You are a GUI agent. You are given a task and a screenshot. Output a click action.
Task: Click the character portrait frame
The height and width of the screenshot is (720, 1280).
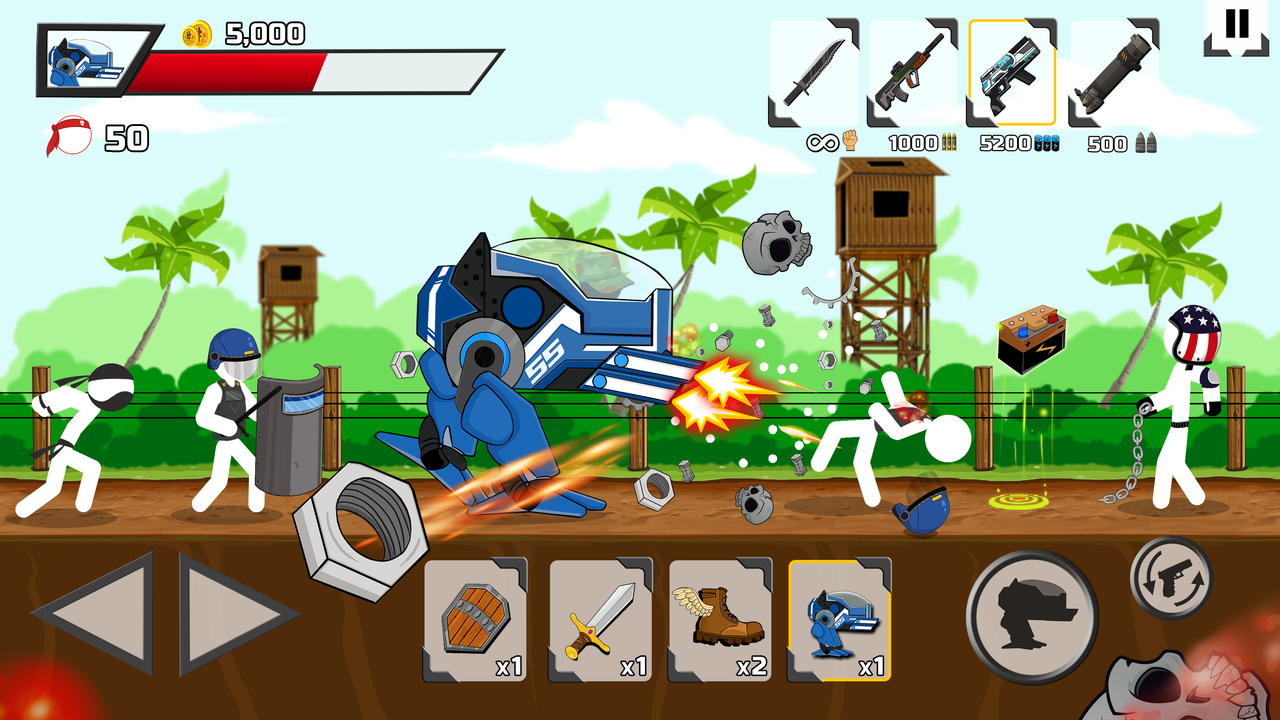point(82,60)
